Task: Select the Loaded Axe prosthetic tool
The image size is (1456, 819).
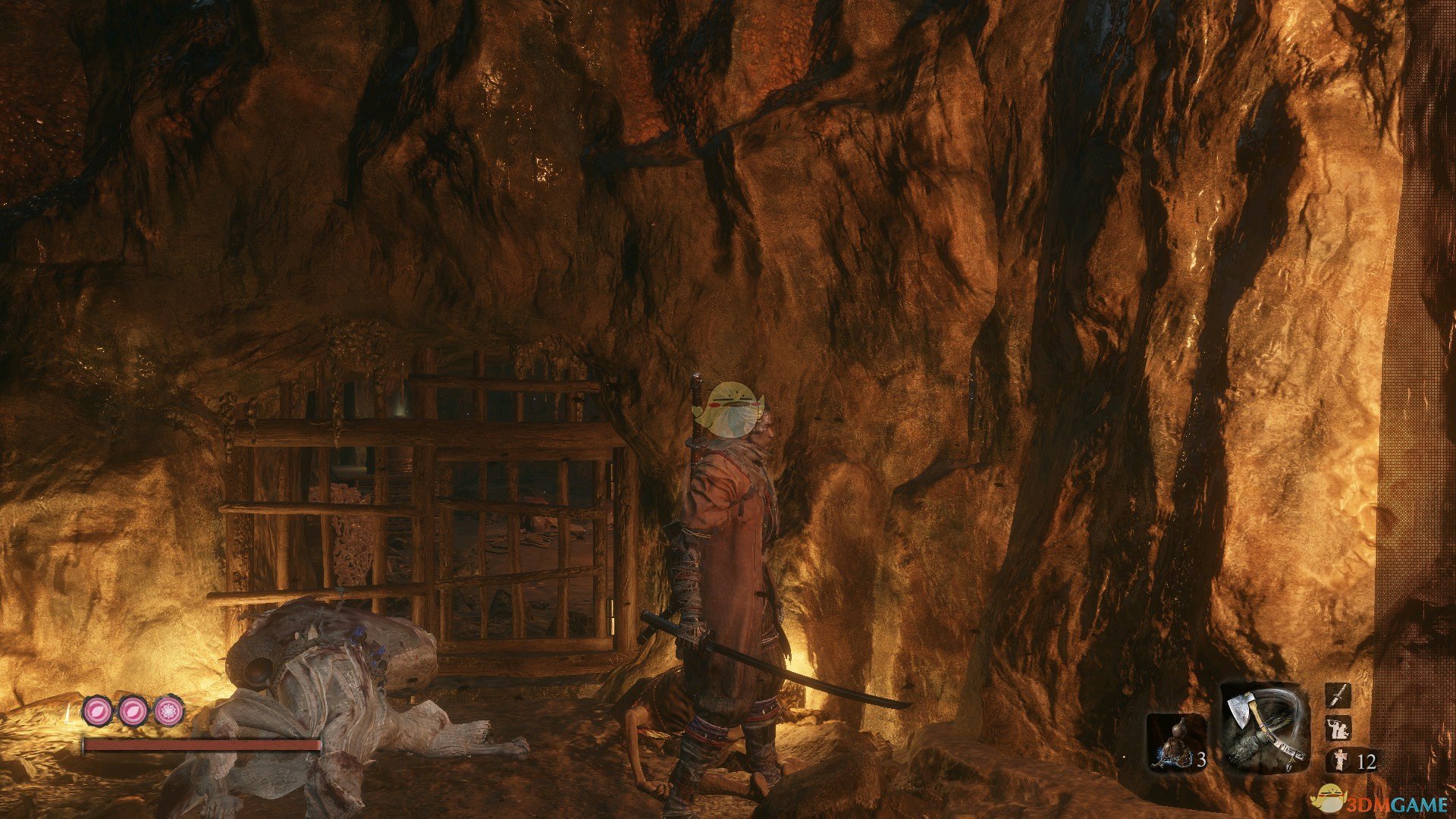Action: point(1264,727)
